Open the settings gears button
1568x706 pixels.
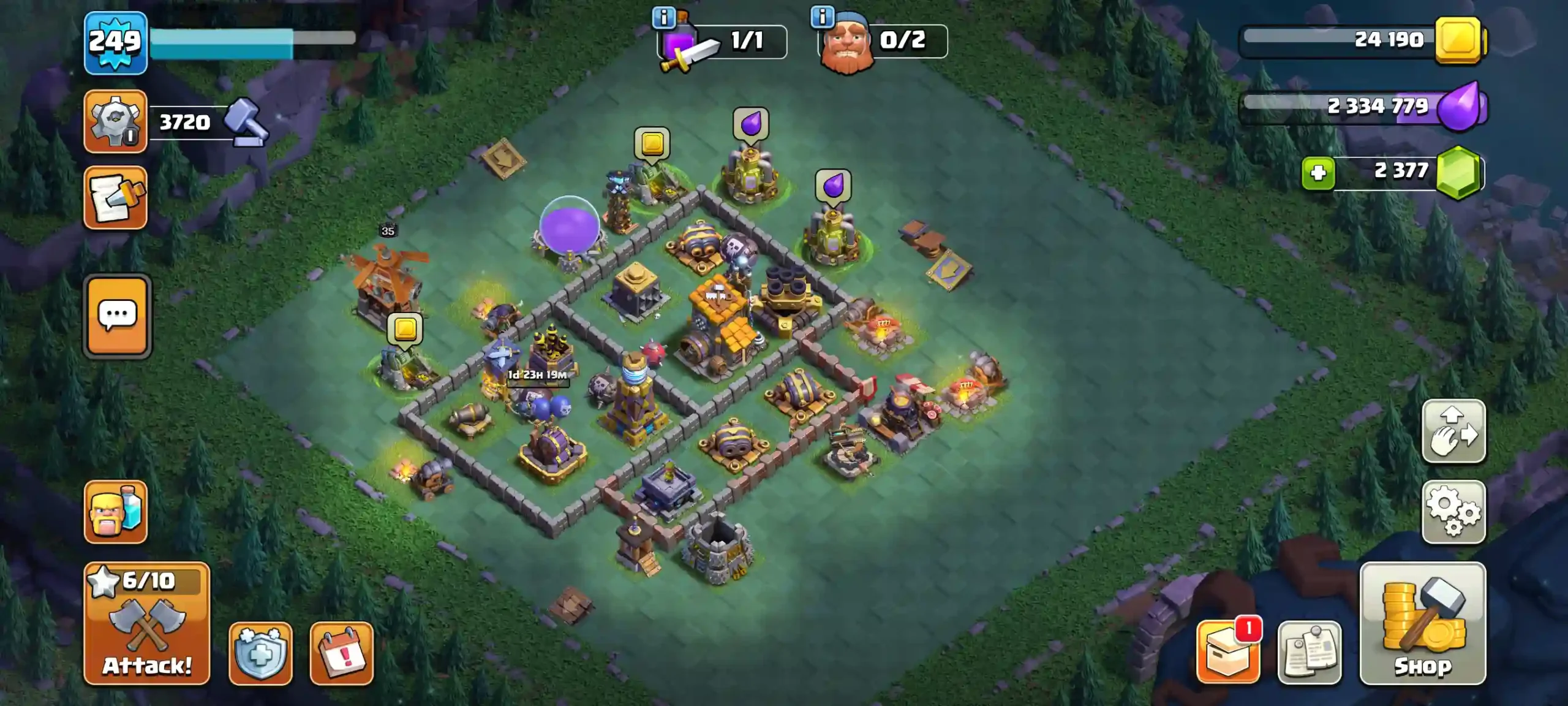[1453, 512]
